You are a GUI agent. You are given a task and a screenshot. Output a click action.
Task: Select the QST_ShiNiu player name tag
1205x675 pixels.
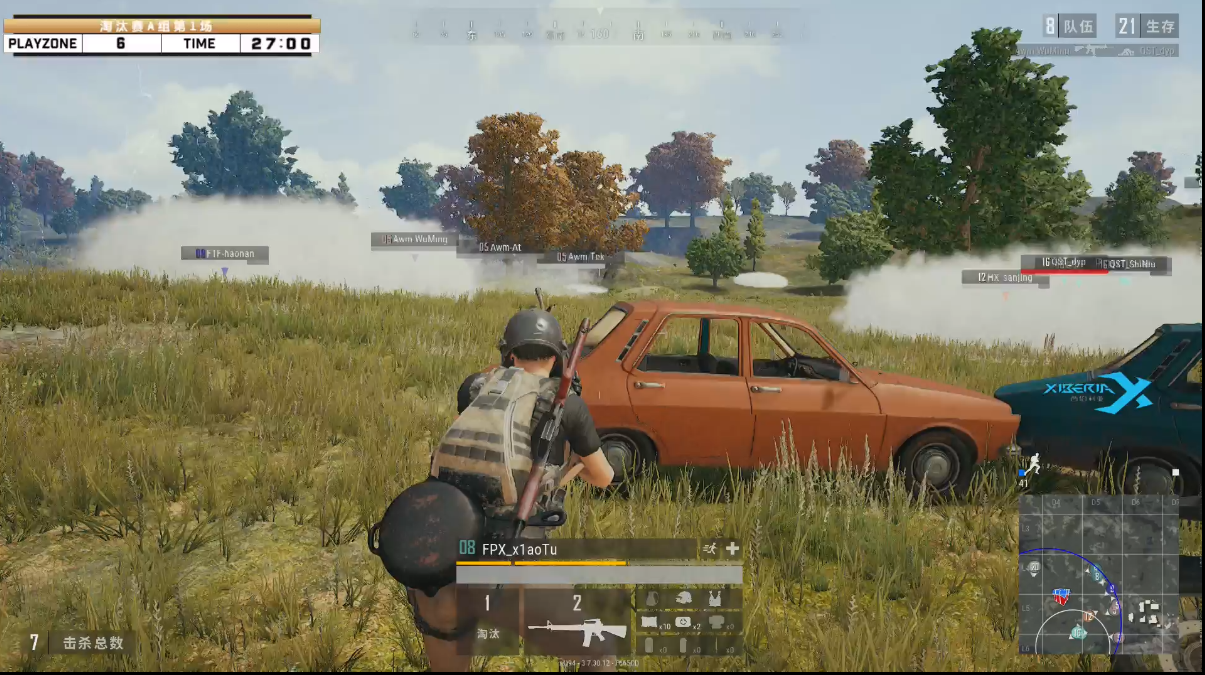1135,264
